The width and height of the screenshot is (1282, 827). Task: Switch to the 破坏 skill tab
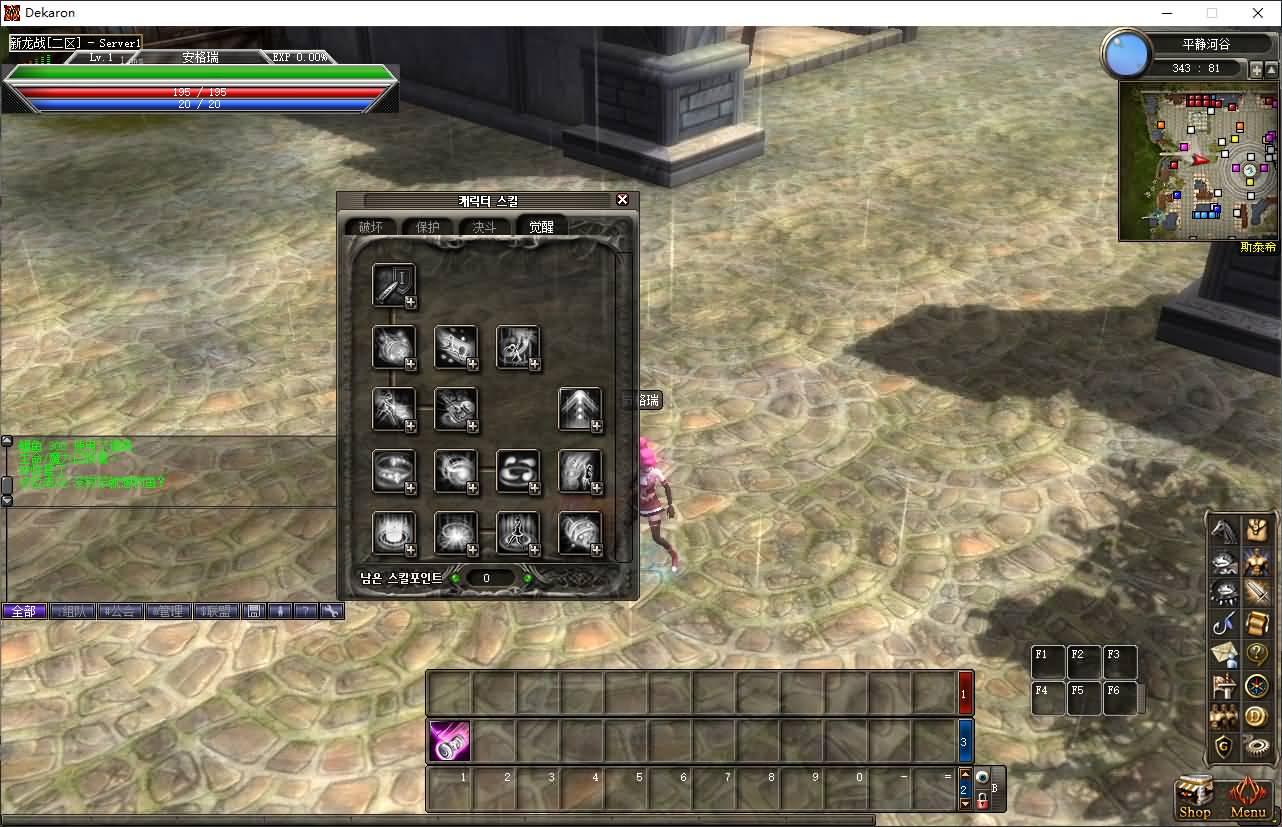(371, 227)
